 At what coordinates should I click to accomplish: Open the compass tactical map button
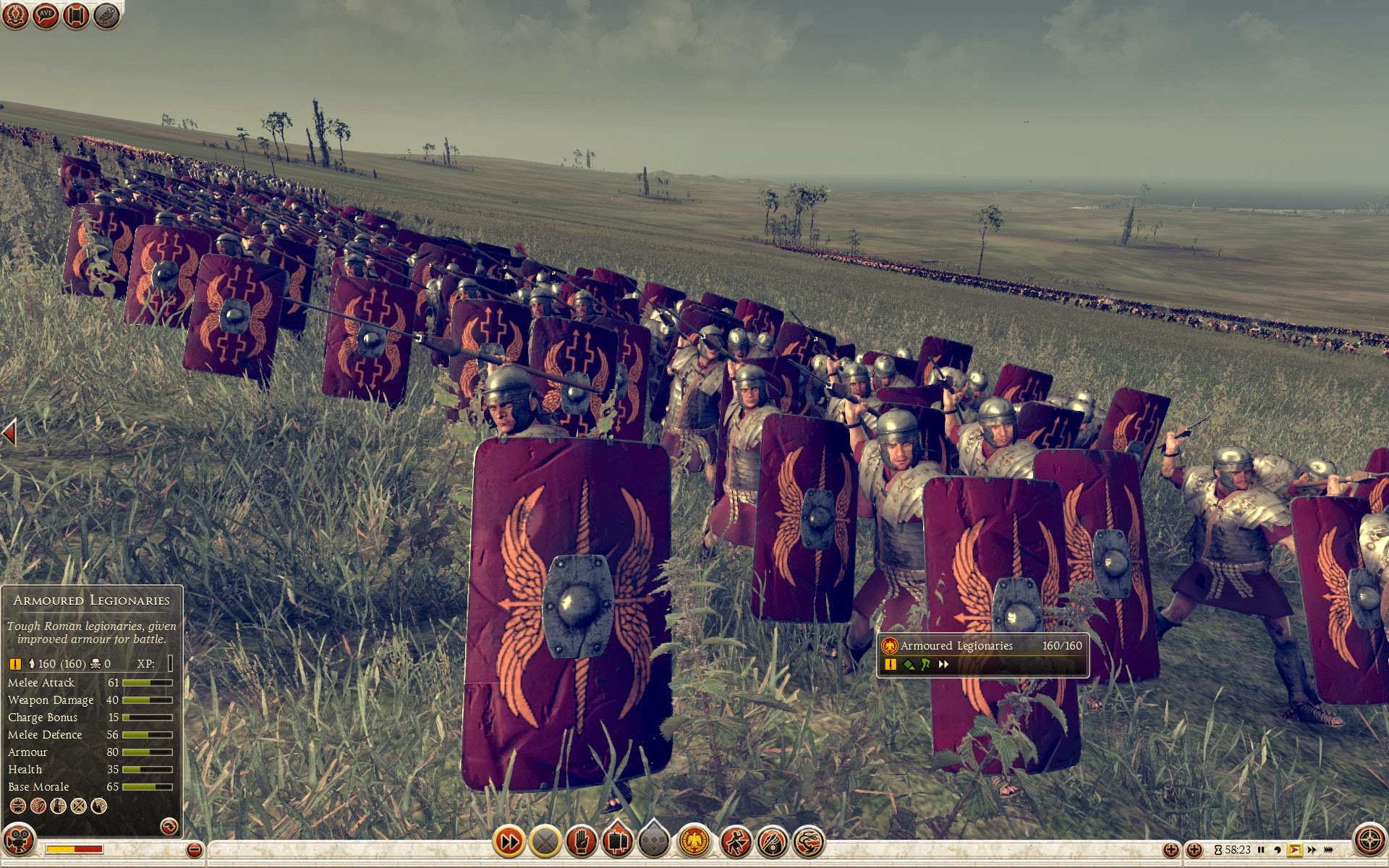click(1369, 840)
